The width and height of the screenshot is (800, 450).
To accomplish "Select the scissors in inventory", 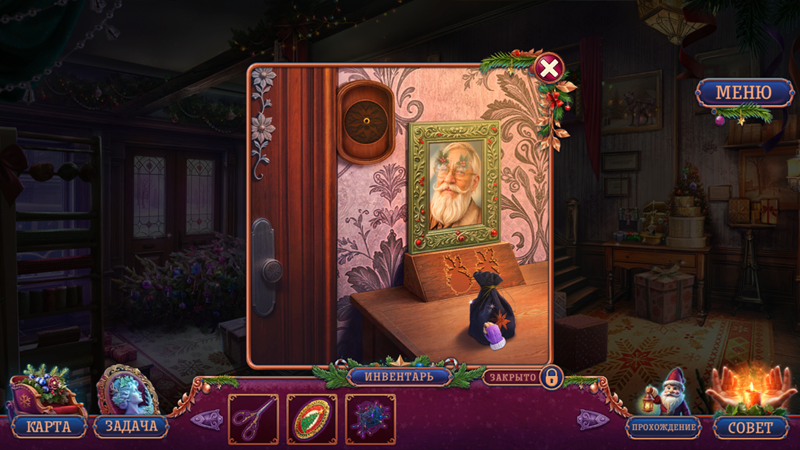I will tap(253, 418).
